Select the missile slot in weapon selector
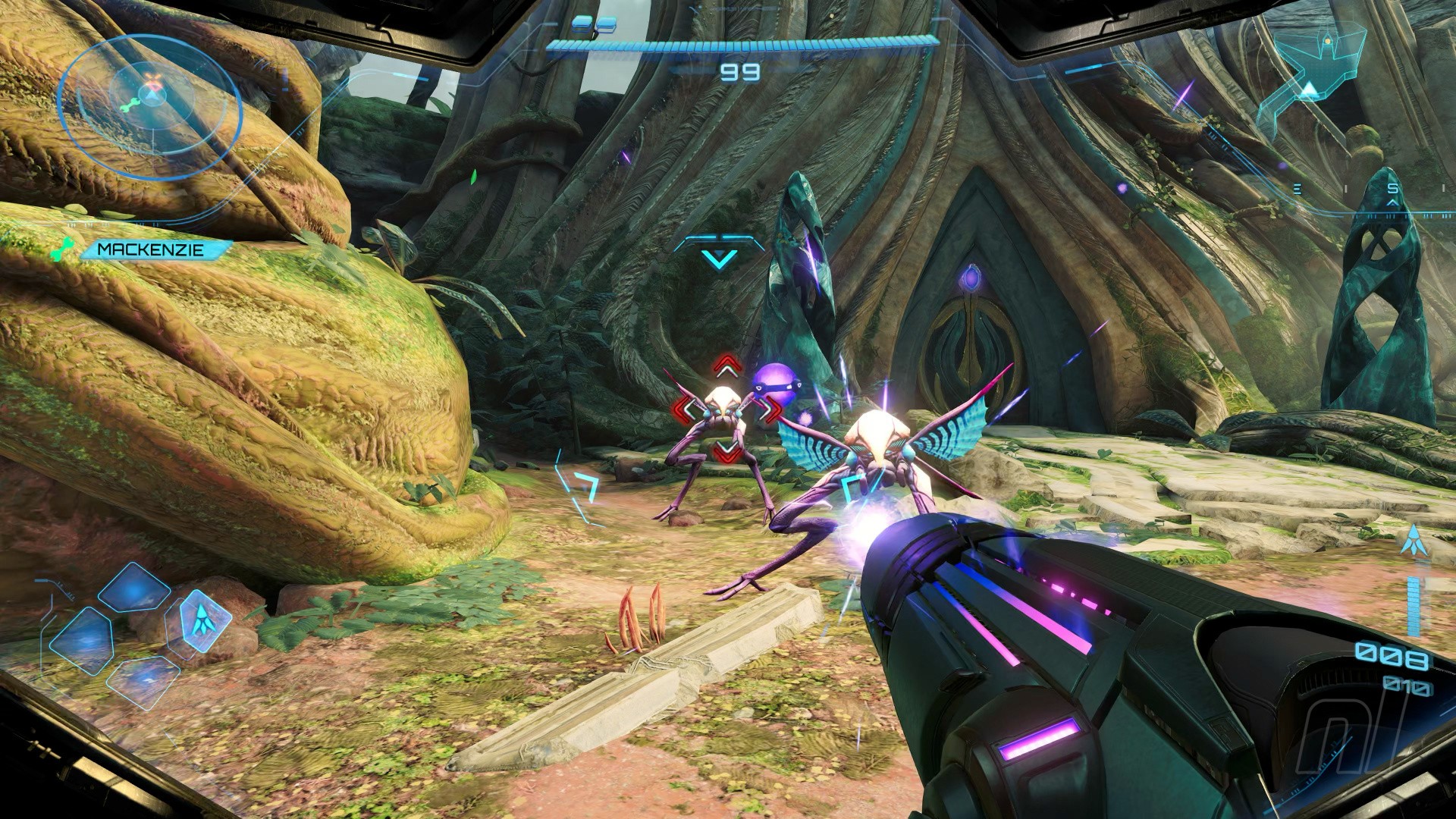This screenshot has height=819, width=1456. [199, 620]
